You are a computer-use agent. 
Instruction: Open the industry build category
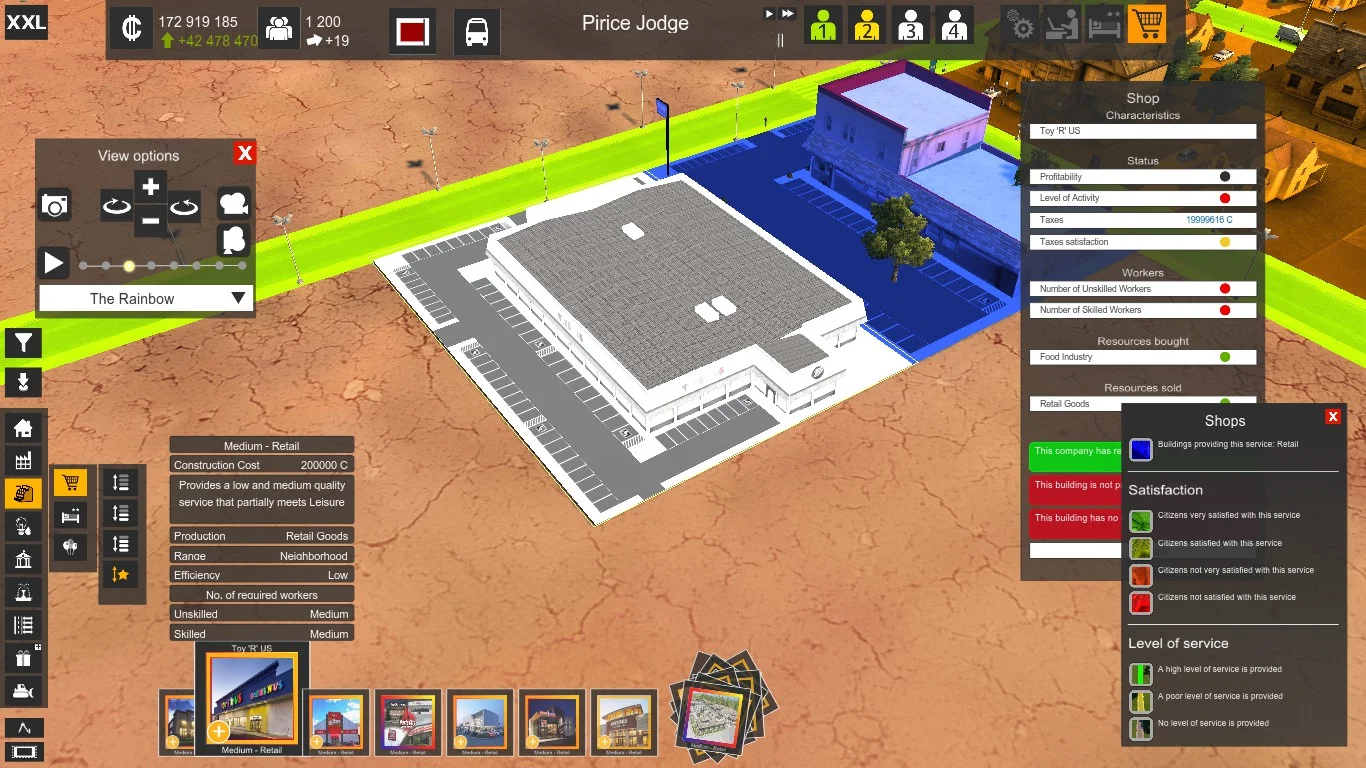pyautogui.click(x=22, y=461)
